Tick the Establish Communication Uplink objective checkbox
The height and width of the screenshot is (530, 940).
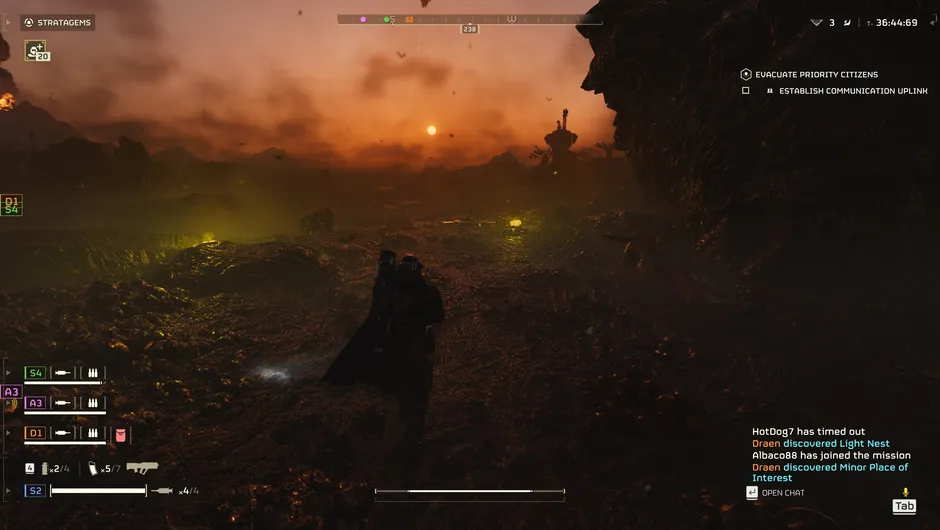tap(746, 91)
